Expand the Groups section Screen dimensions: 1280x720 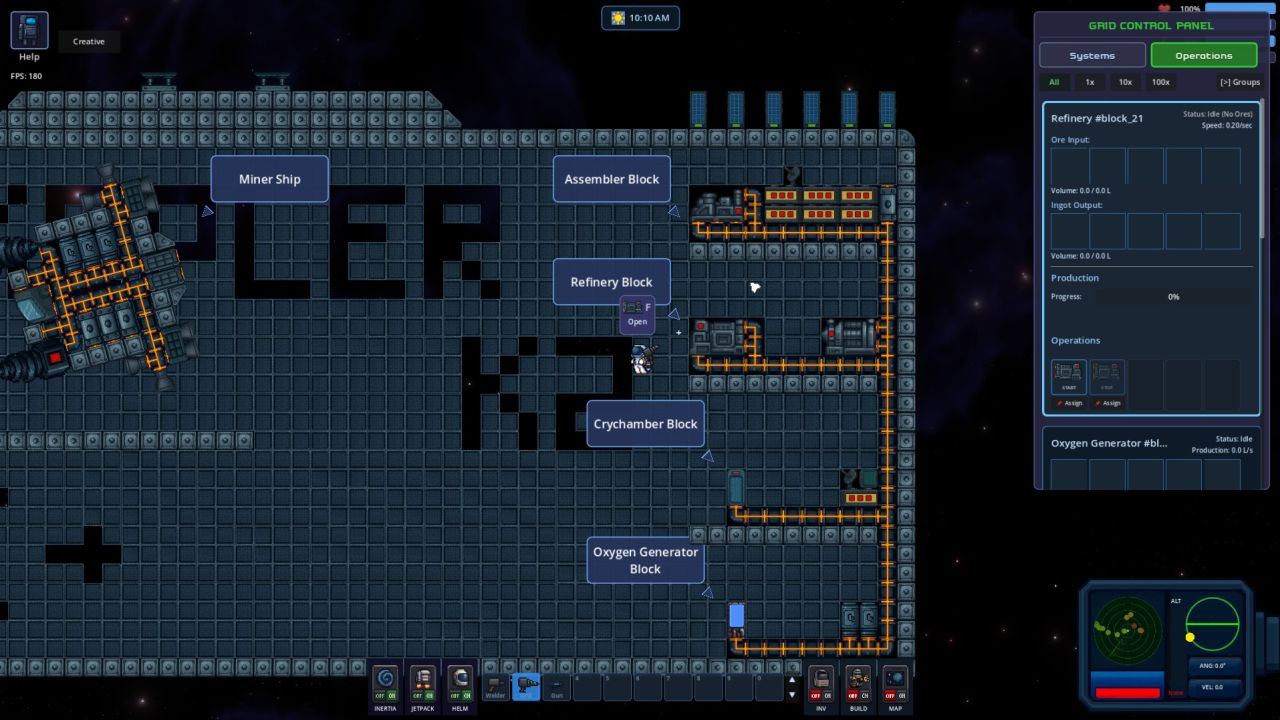(x=1239, y=82)
